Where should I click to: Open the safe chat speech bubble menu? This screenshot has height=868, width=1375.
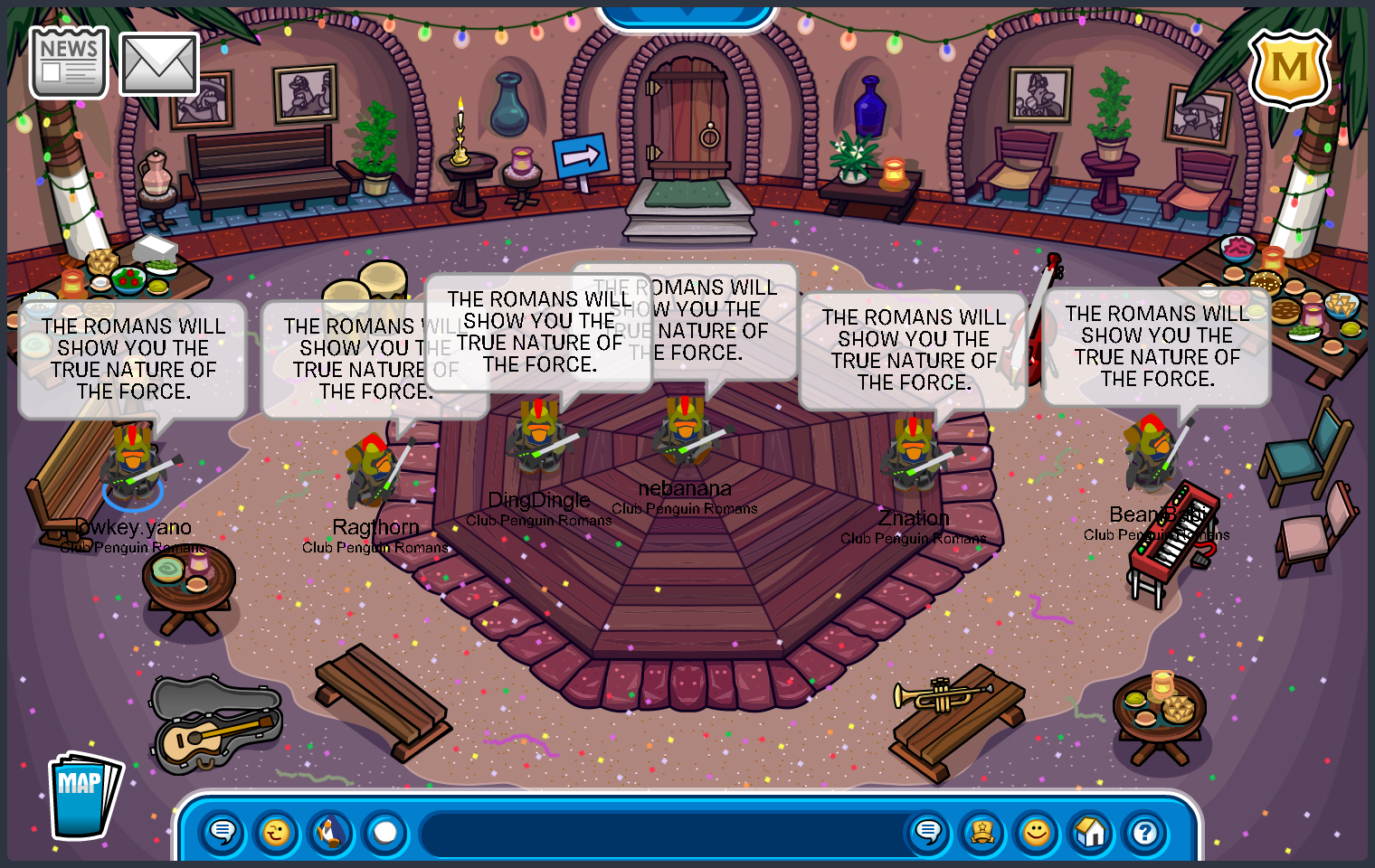click(x=223, y=832)
